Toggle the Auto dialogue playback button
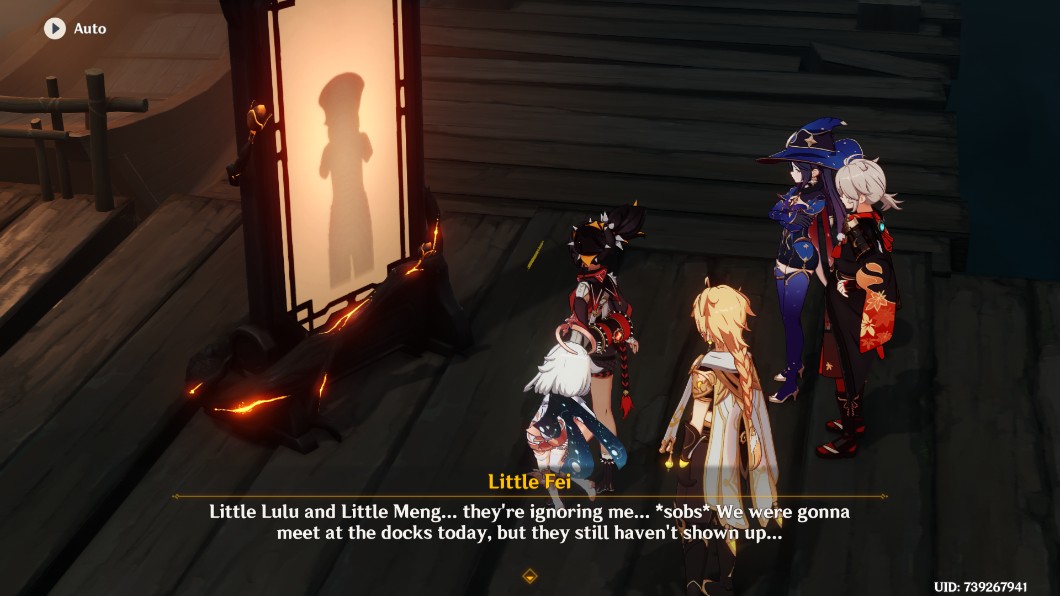 click(55, 28)
